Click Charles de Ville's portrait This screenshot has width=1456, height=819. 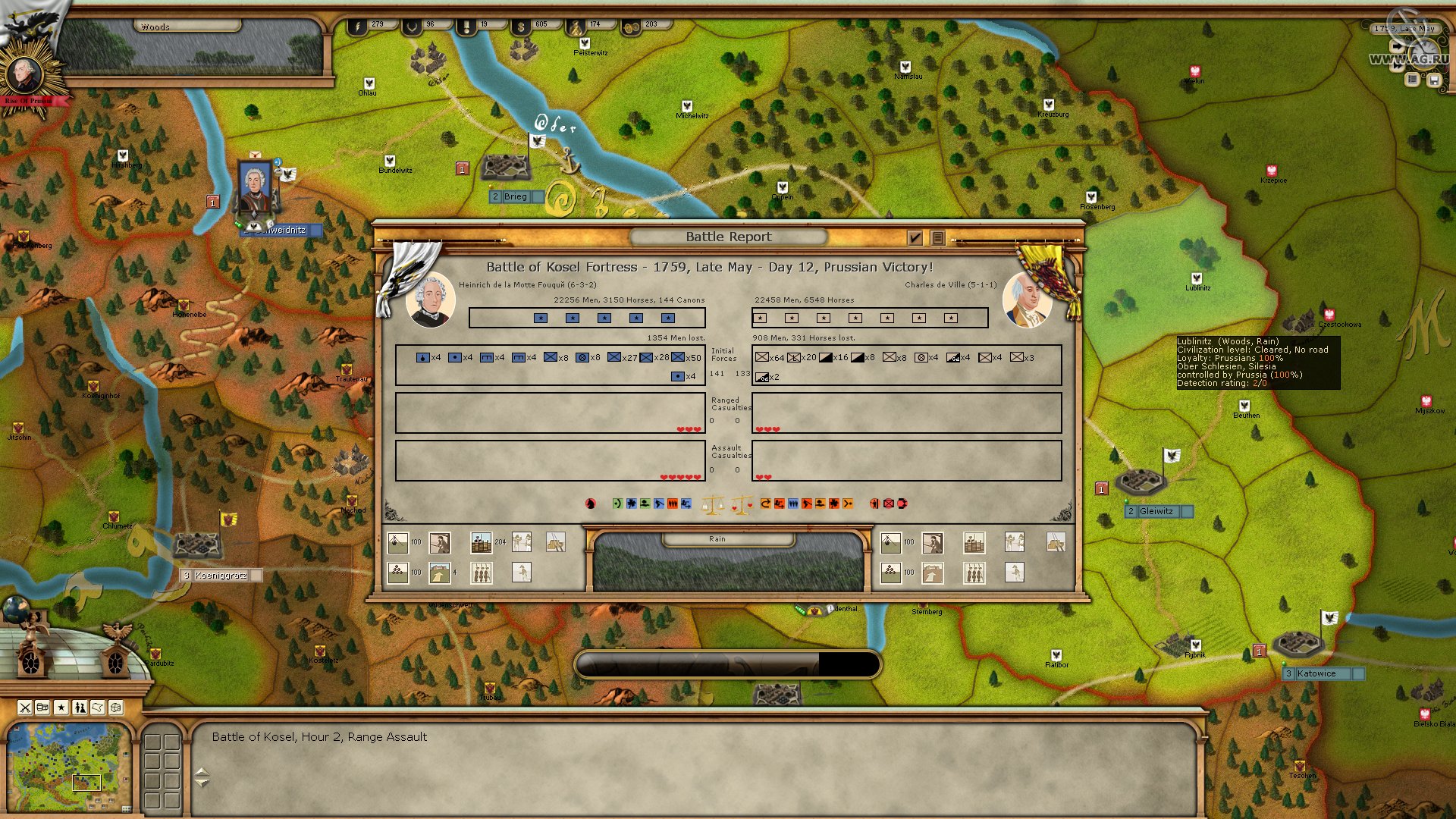pyautogui.click(x=1027, y=300)
